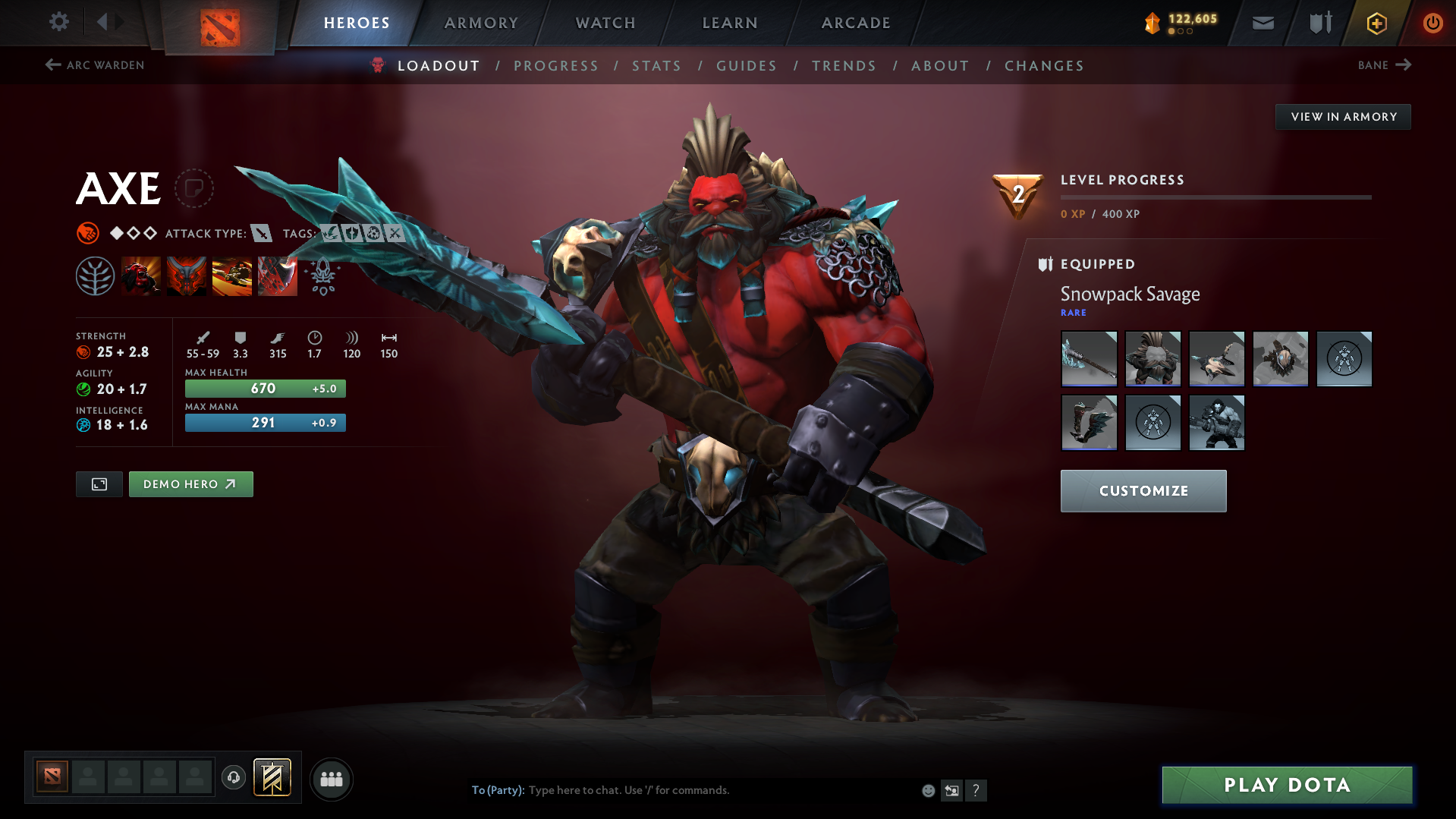The width and height of the screenshot is (1456, 819).
Task: Click the power/exit icon top right corner
Action: point(1432,23)
